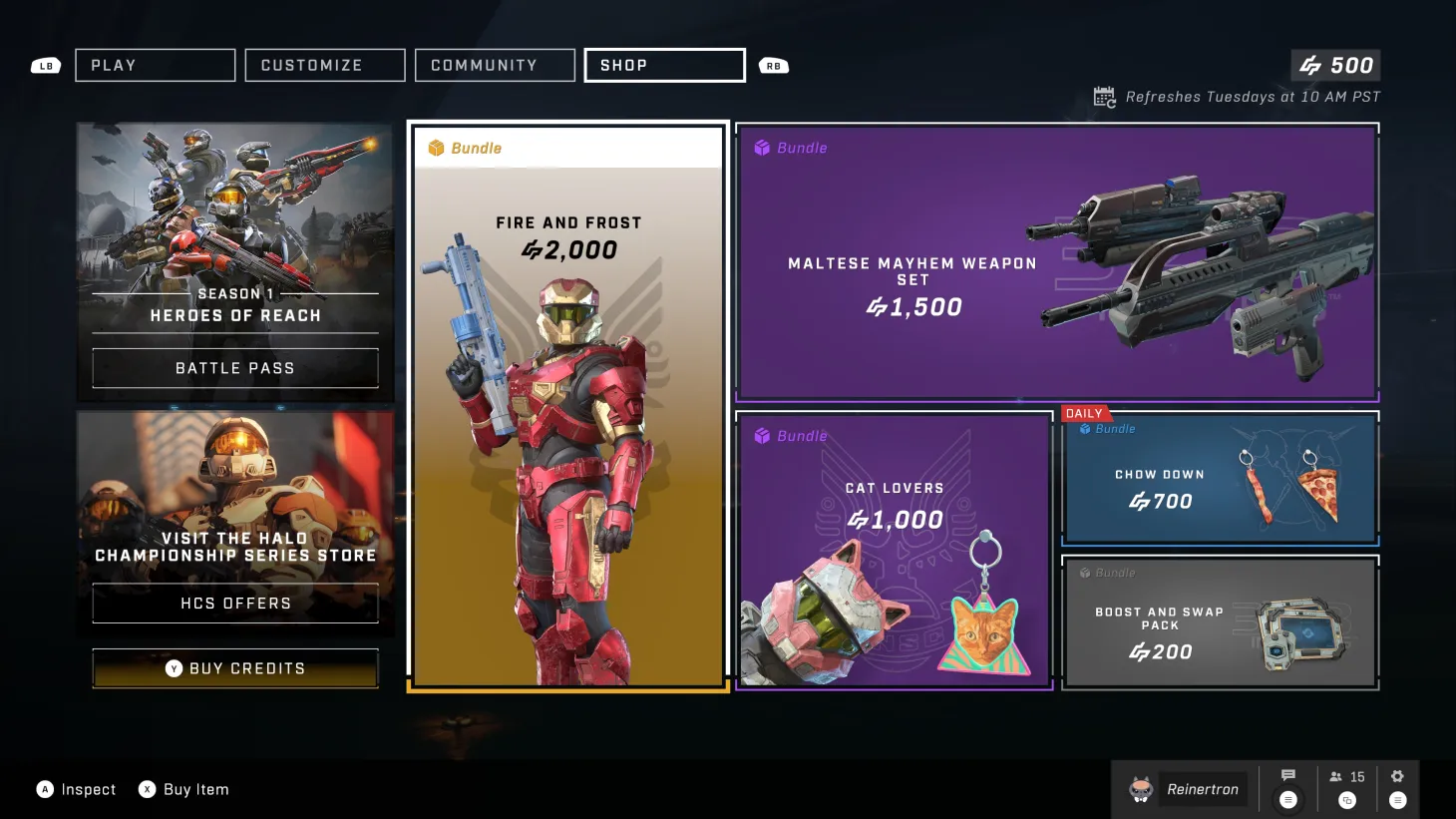
Task: Click the refresh calendar icon near shop timer
Action: pyautogui.click(x=1104, y=96)
